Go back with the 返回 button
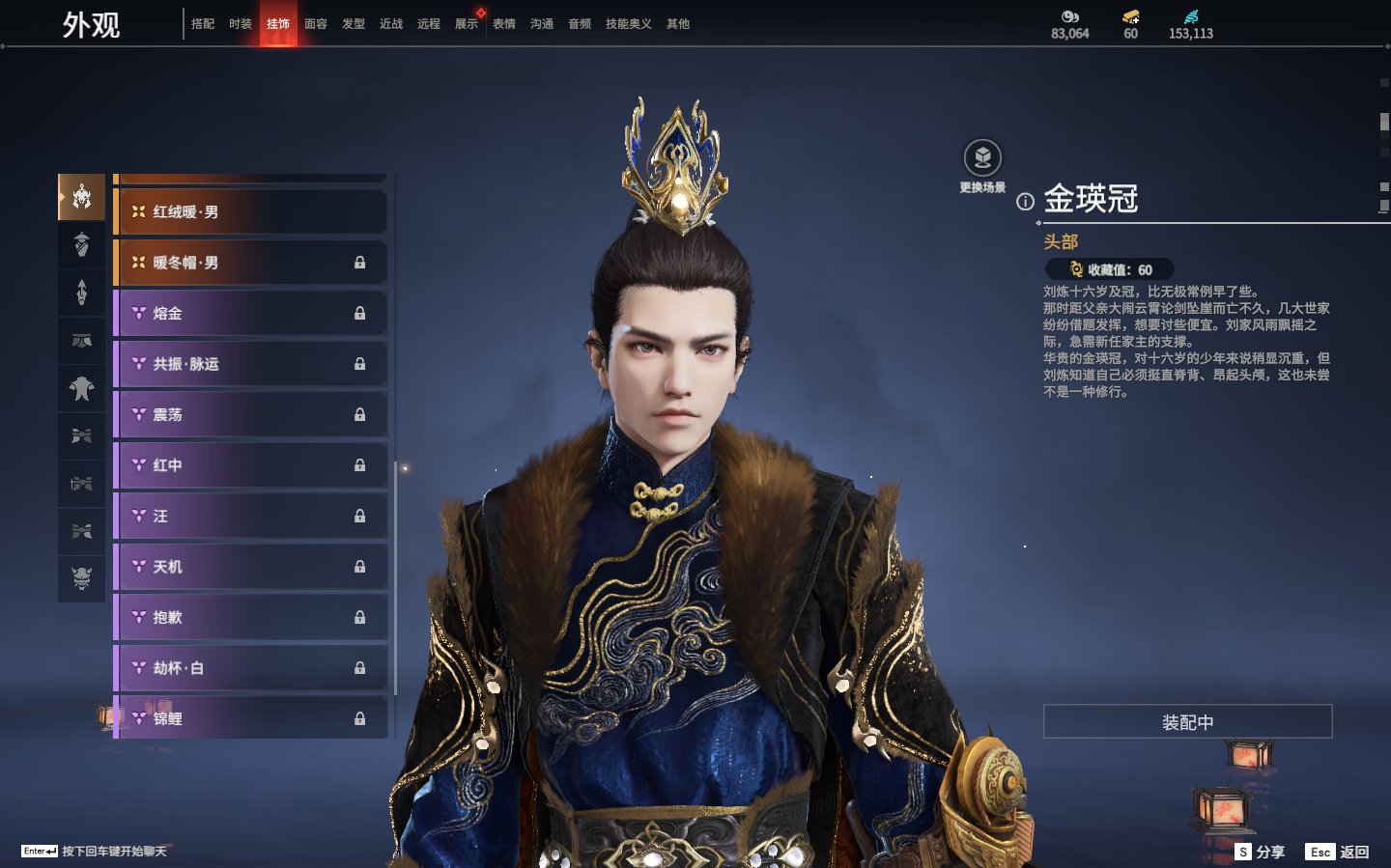This screenshot has height=868, width=1391. coord(1338,852)
